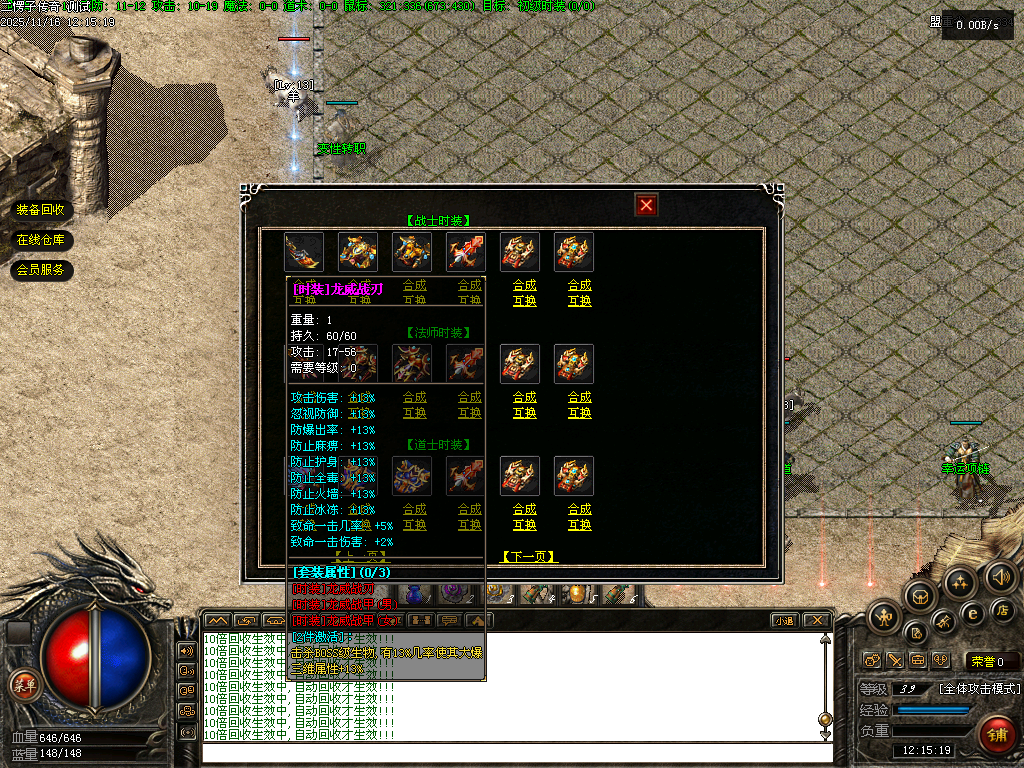Toggle the 全体攻击模式 attack mode label
This screenshot has height=768, width=1024.
(979, 689)
